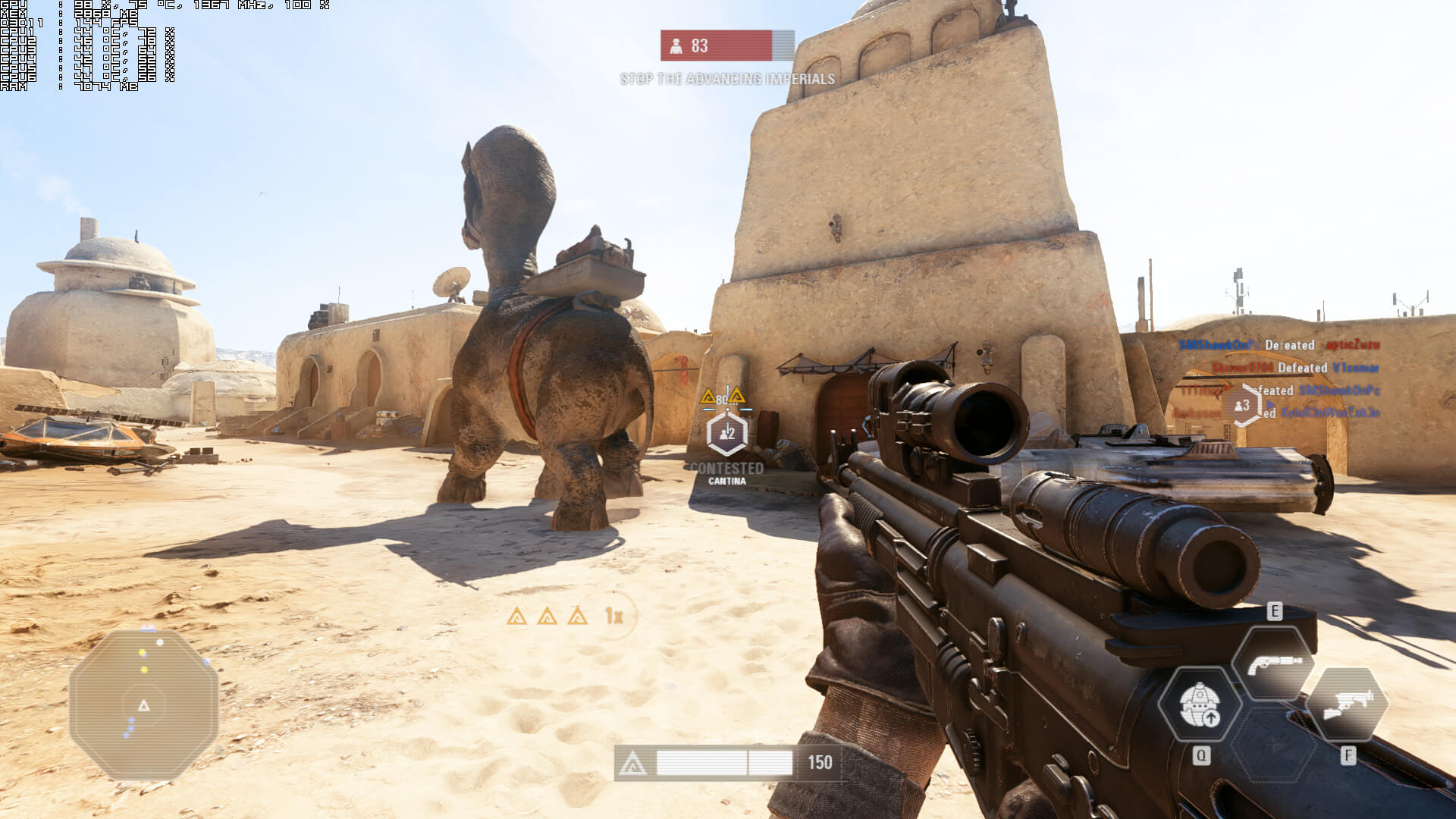Activate the droid dome ability icon
Image resolution: width=1456 pixels, height=819 pixels.
click(1199, 704)
